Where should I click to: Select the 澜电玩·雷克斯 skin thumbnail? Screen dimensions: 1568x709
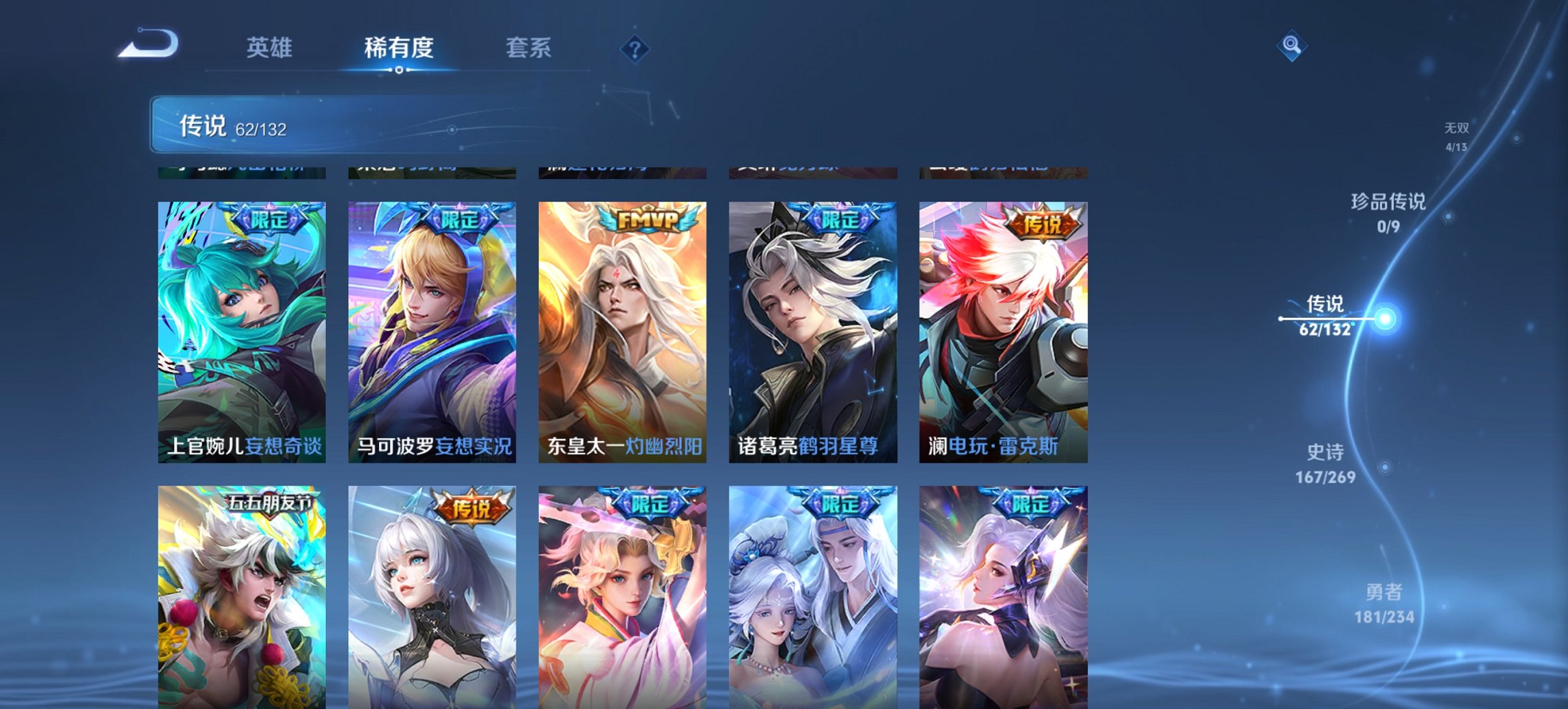point(1006,328)
